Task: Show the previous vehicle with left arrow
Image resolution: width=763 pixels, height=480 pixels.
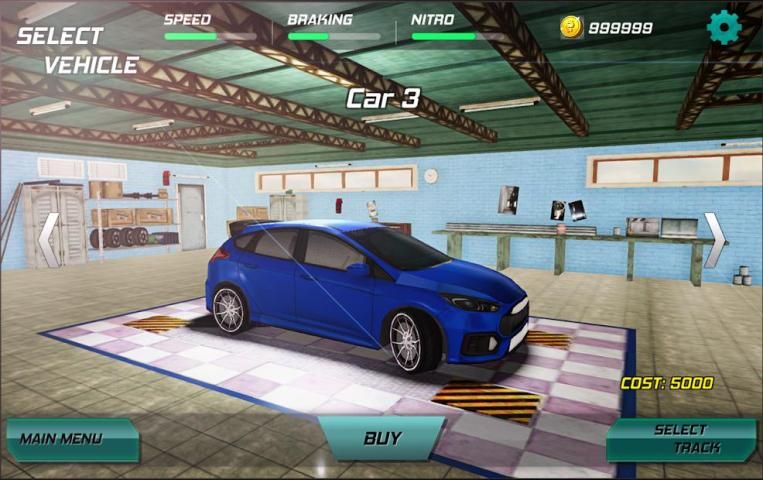Action: click(48, 240)
